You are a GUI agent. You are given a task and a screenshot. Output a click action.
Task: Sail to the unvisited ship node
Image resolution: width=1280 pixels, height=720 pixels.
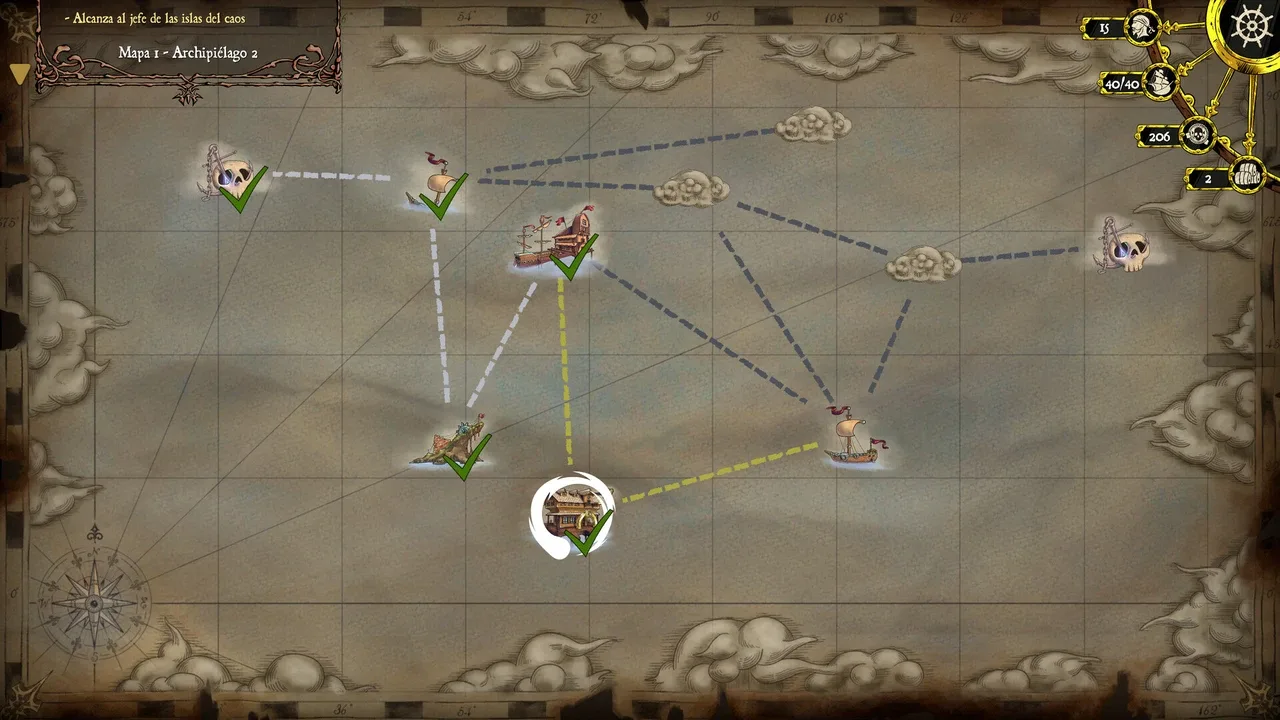(x=852, y=438)
